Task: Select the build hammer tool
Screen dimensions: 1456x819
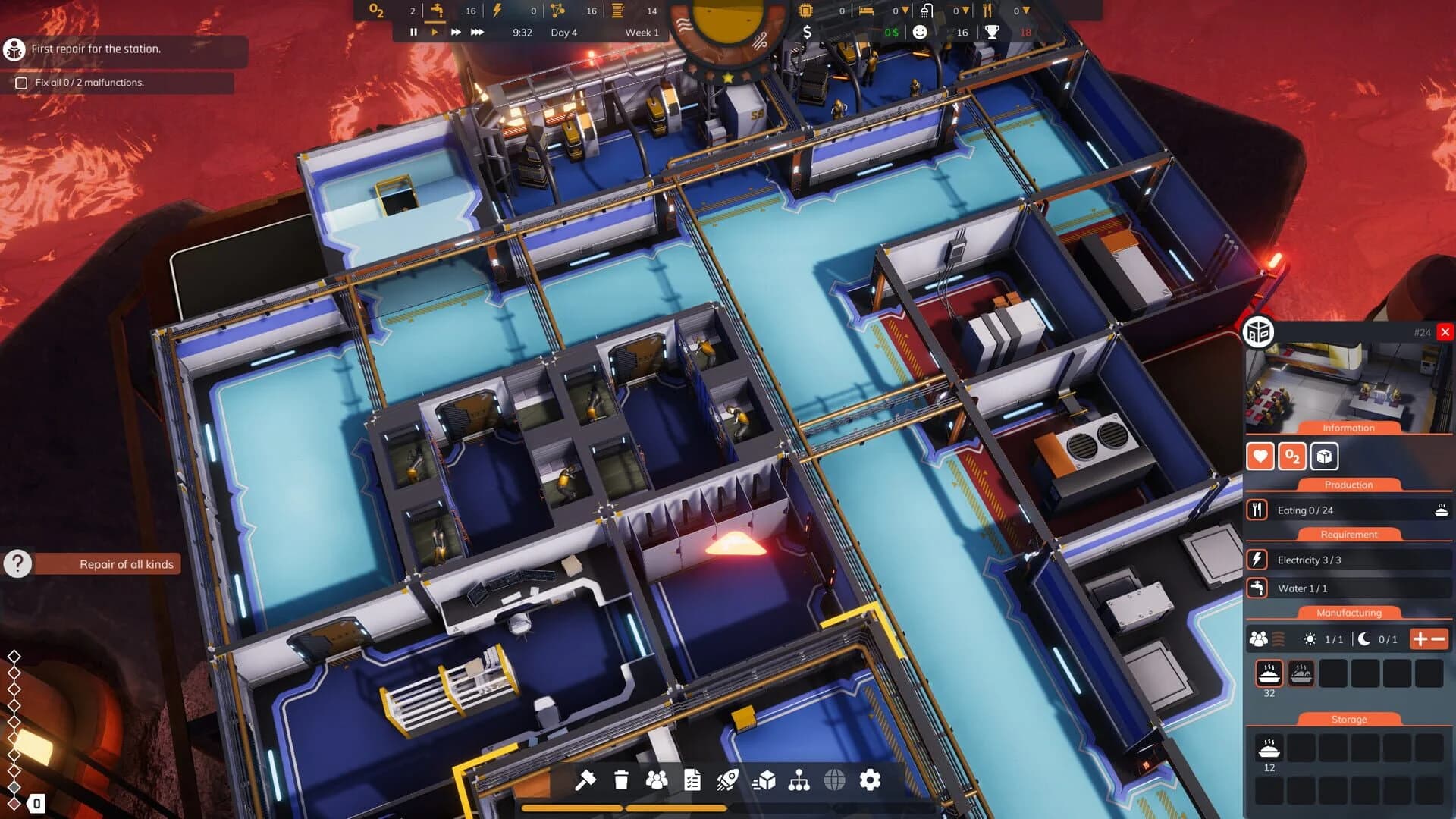Action: point(585,778)
